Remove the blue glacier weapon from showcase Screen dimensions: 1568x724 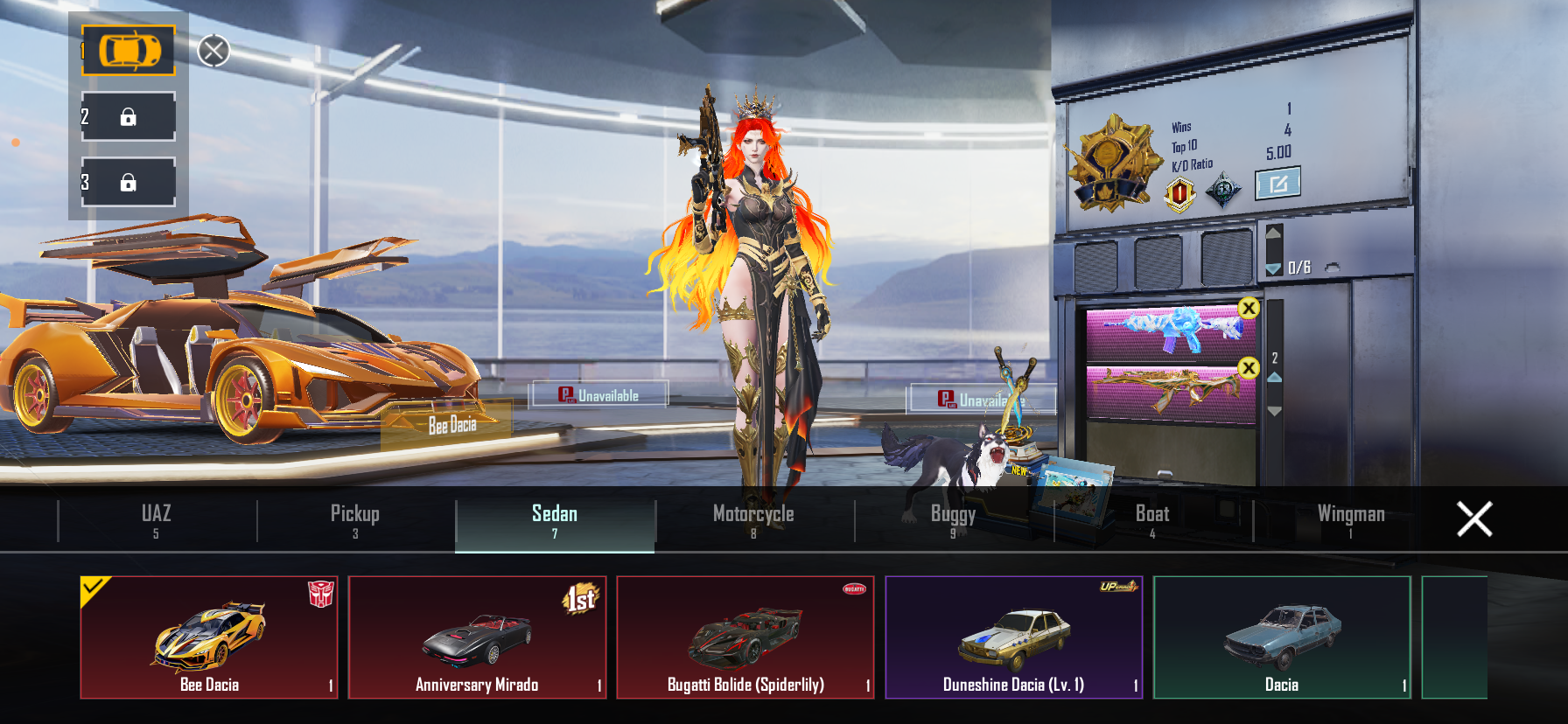tap(1249, 308)
